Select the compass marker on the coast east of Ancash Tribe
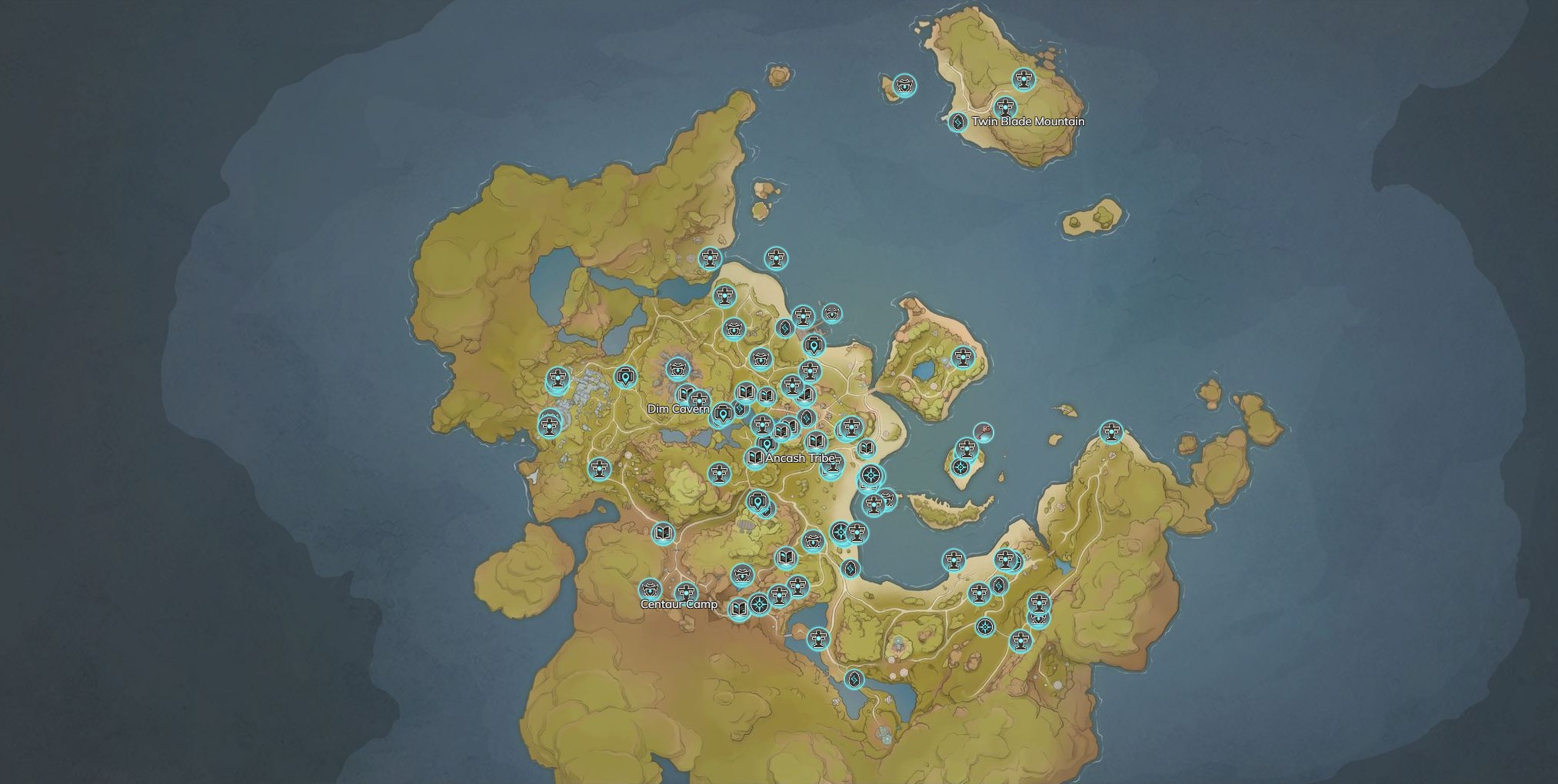The width and height of the screenshot is (1558, 784). tap(871, 476)
